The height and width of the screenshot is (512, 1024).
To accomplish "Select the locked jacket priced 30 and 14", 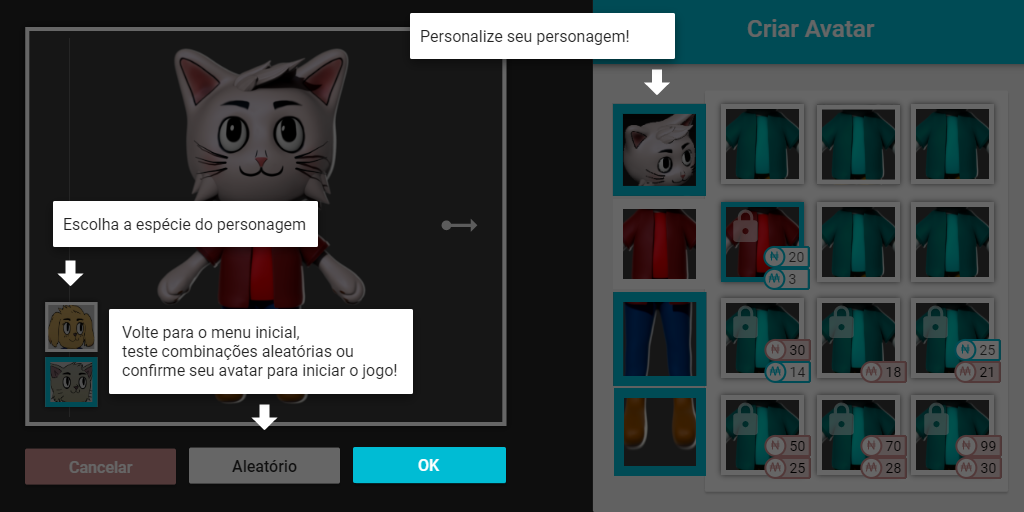I will tap(760, 338).
